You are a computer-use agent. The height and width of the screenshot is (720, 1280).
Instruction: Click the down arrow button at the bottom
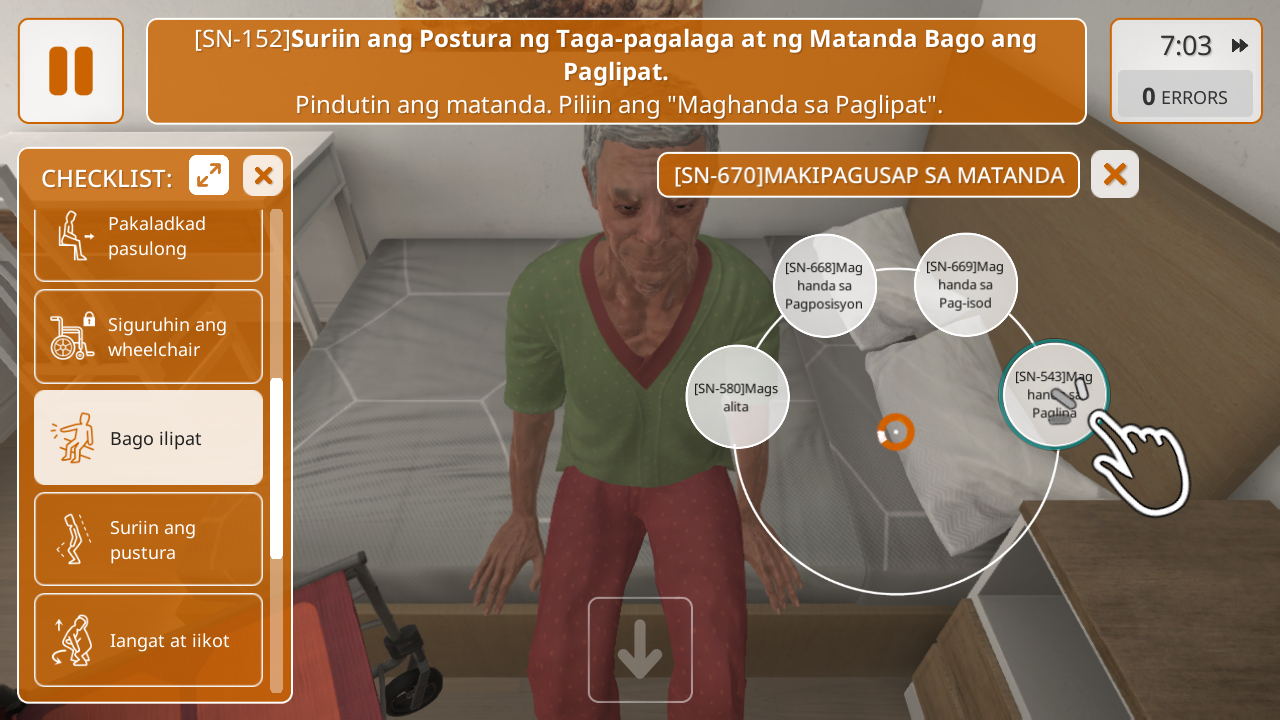coord(640,650)
